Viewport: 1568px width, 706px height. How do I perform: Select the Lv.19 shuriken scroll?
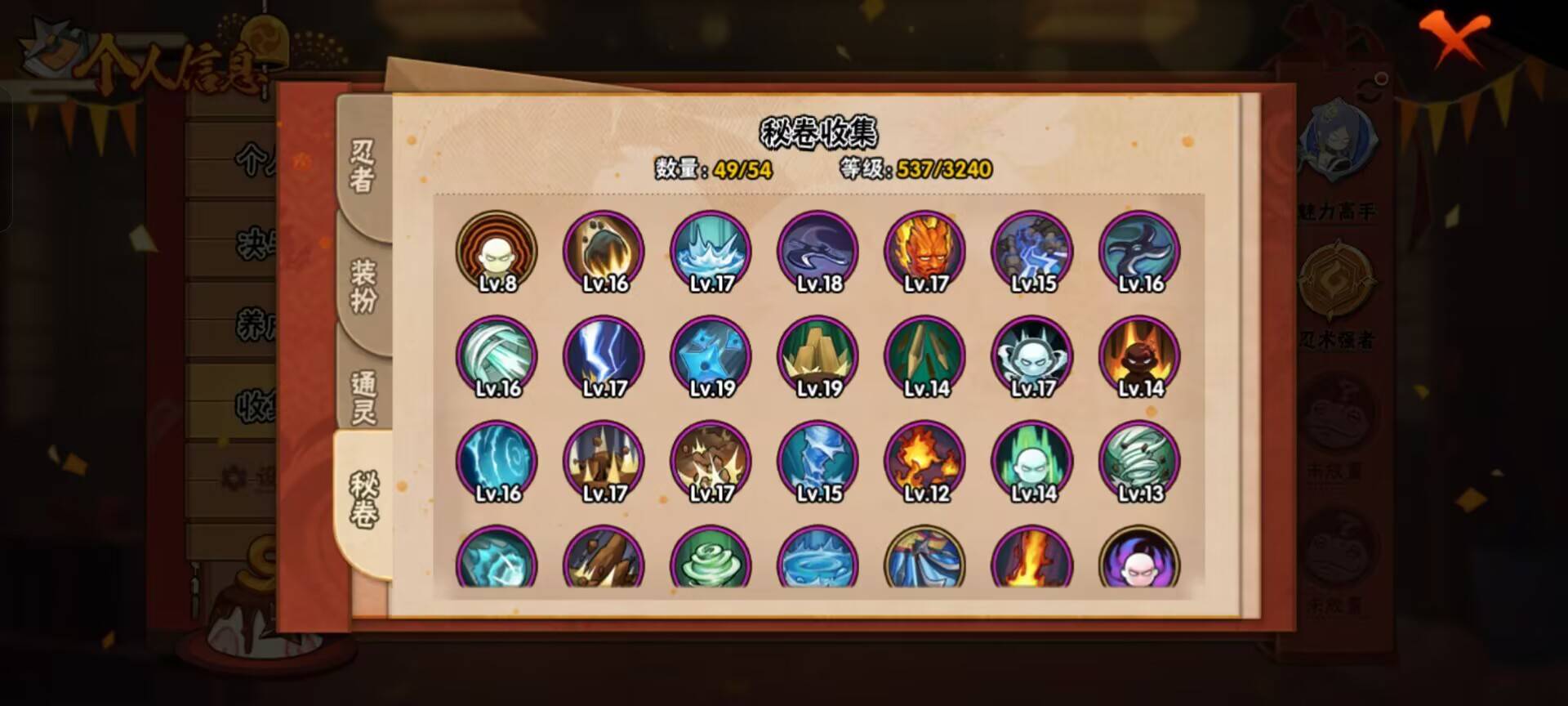click(x=710, y=355)
